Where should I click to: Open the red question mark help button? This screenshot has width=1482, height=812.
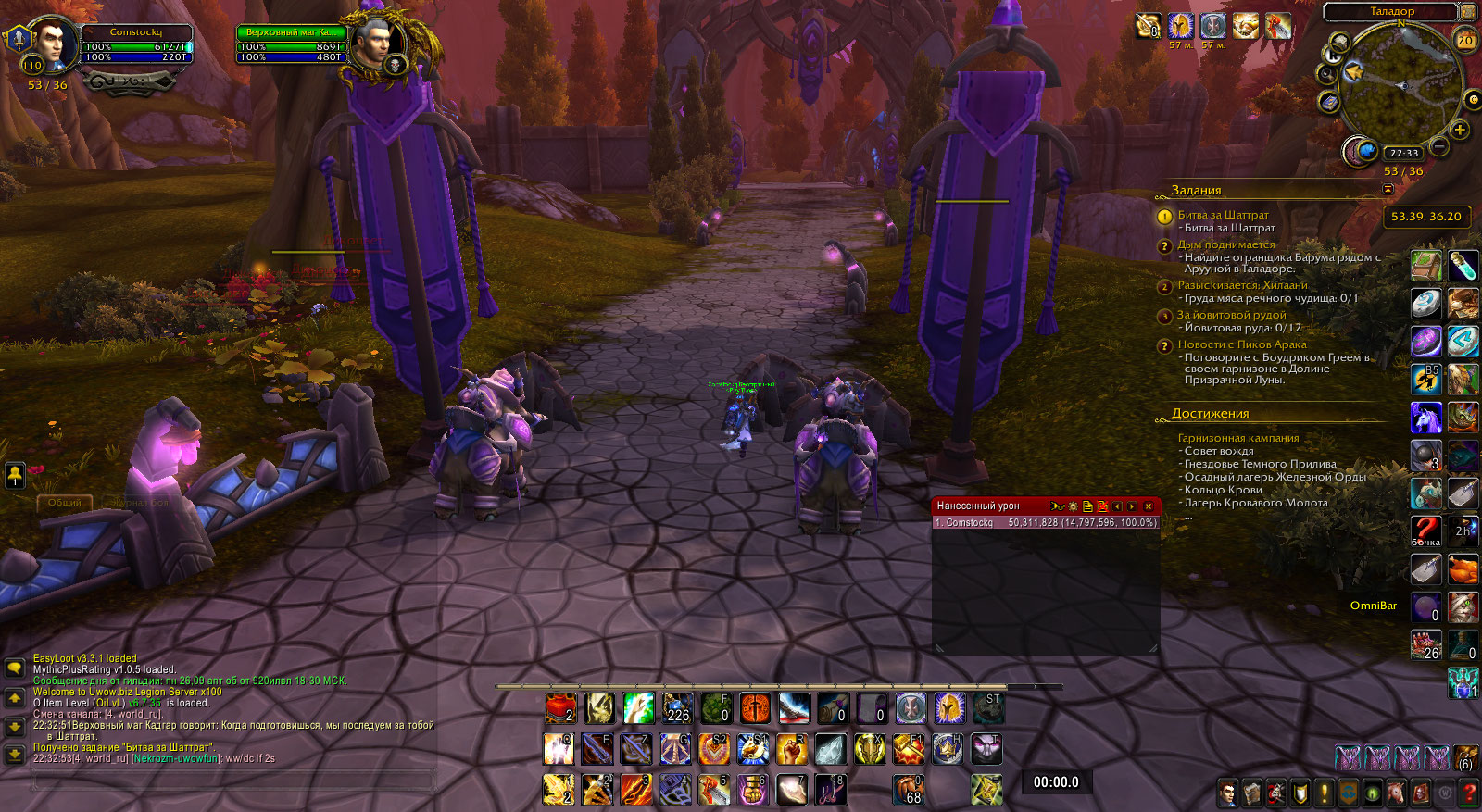point(1469,793)
